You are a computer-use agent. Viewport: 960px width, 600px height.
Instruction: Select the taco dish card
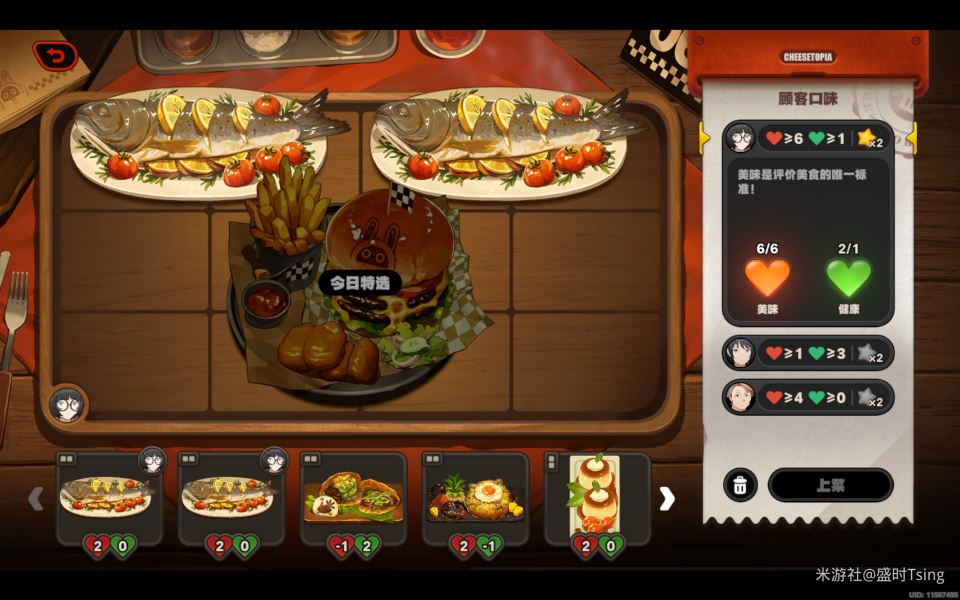[x=354, y=498]
